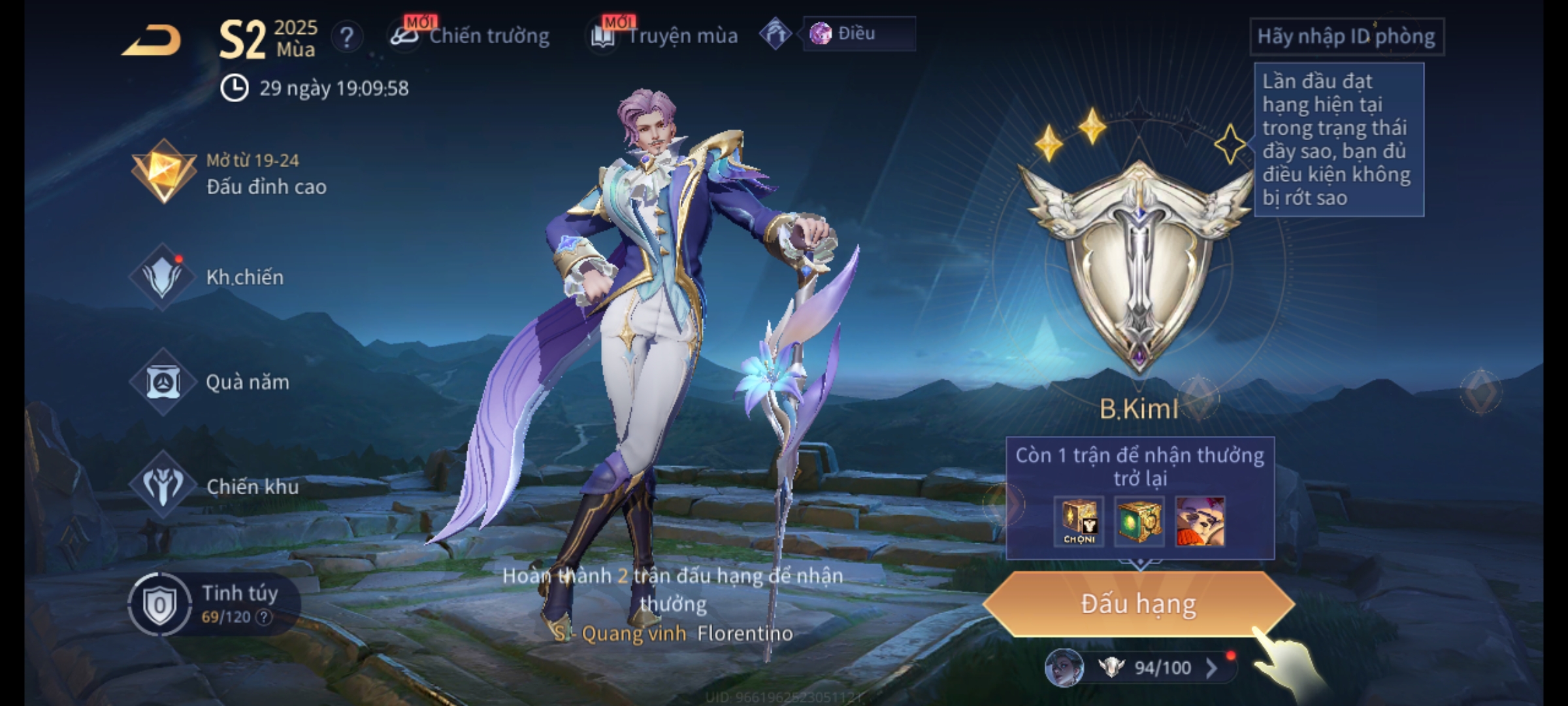Open Quà năm yearly gifts

click(x=210, y=382)
